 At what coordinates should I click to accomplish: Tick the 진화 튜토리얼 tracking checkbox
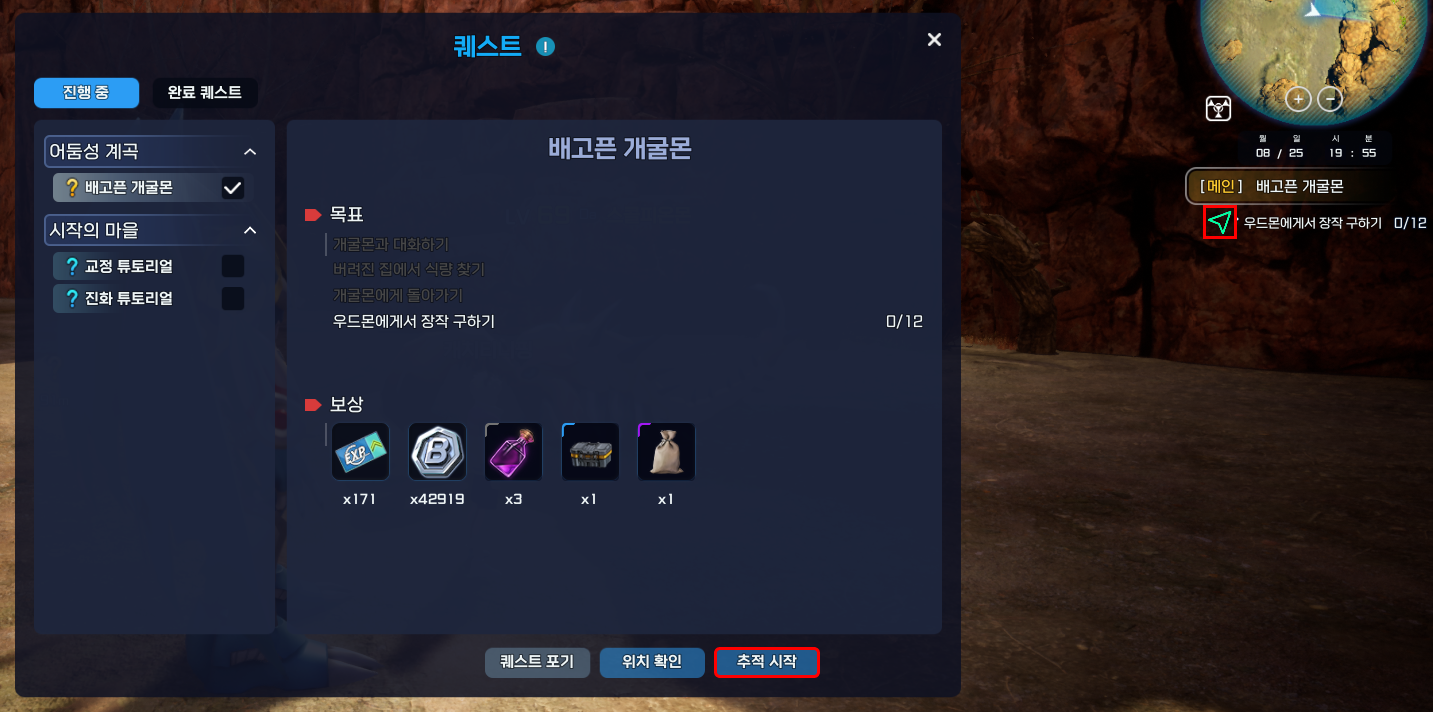coord(232,298)
